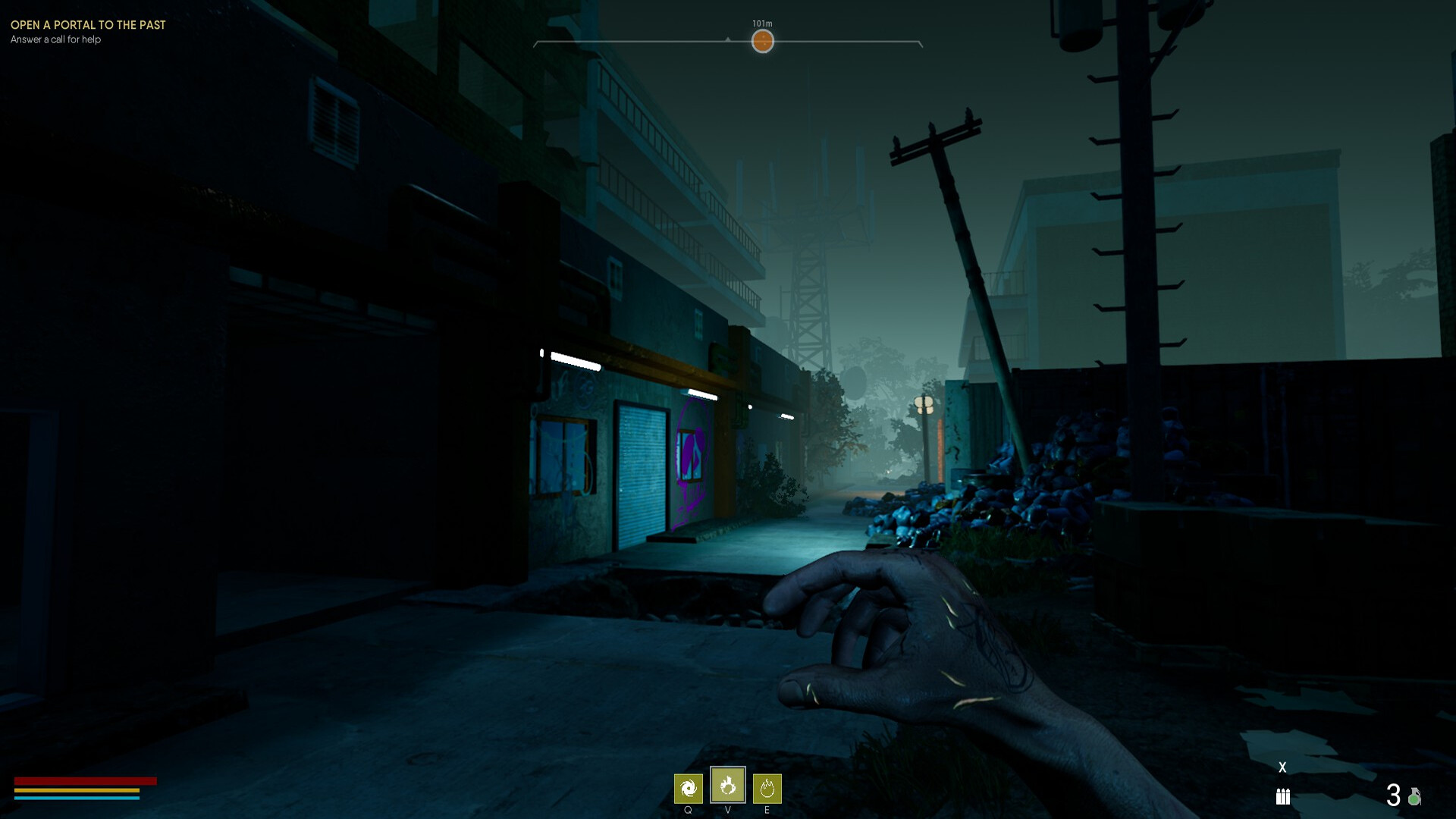The height and width of the screenshot is (819, 1456).
Task: Select the vortex ability bound to Q
Action: [x=689, y=788]
